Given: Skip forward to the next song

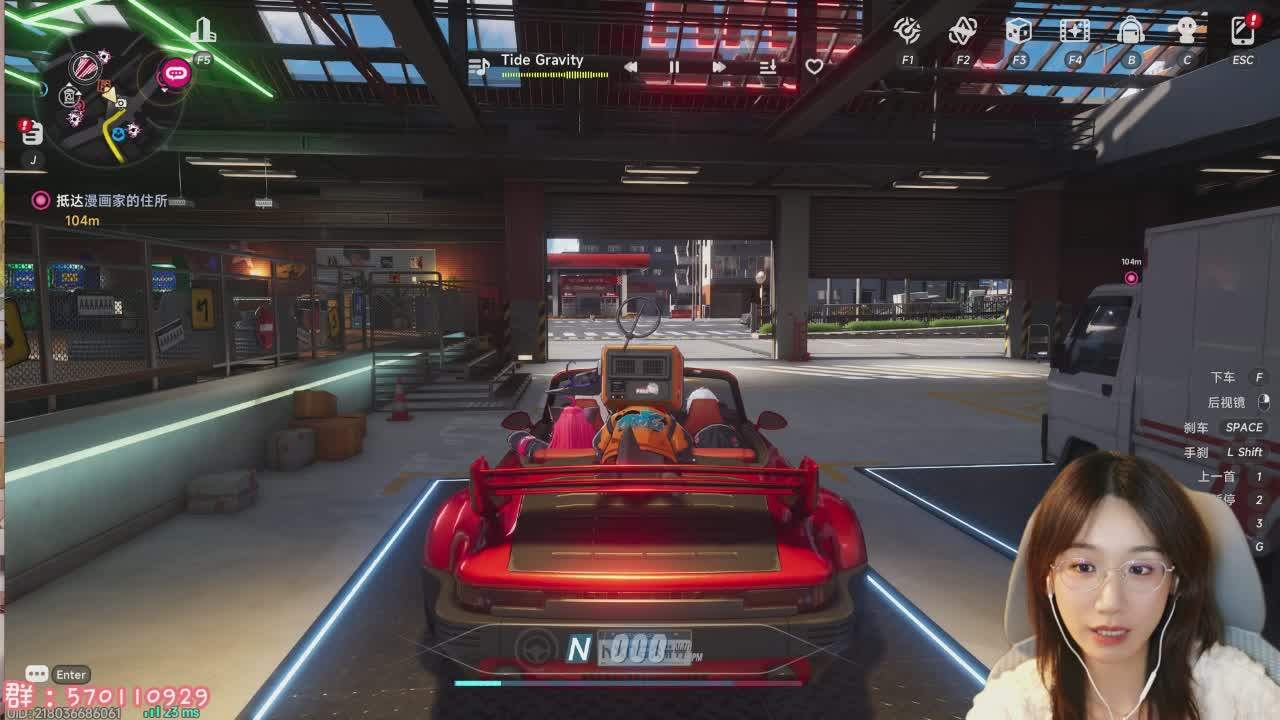Looking at the screenshot, I should [718, 67].
